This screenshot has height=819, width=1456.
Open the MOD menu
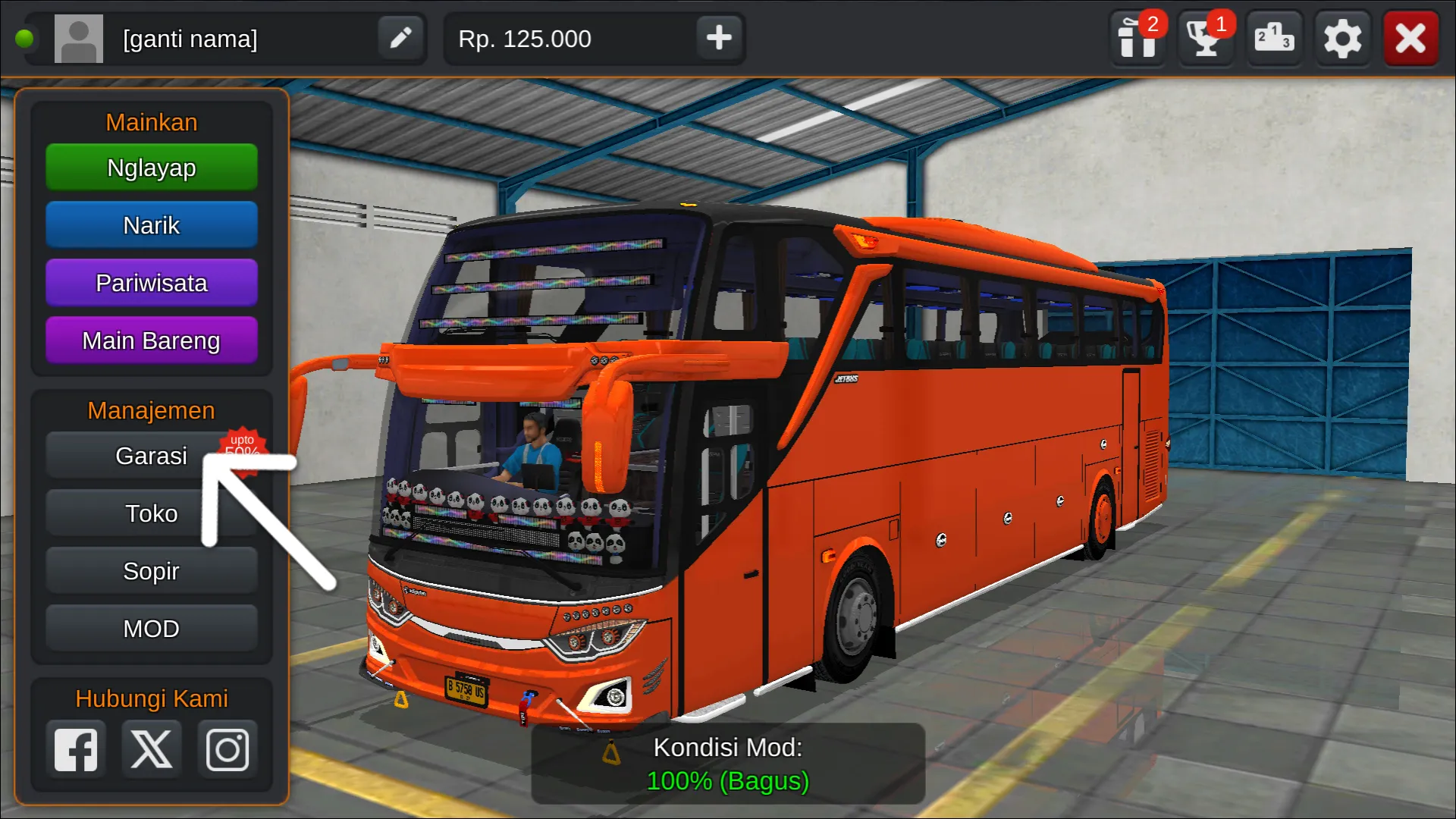pyautogui.click(x=152, y=629)
